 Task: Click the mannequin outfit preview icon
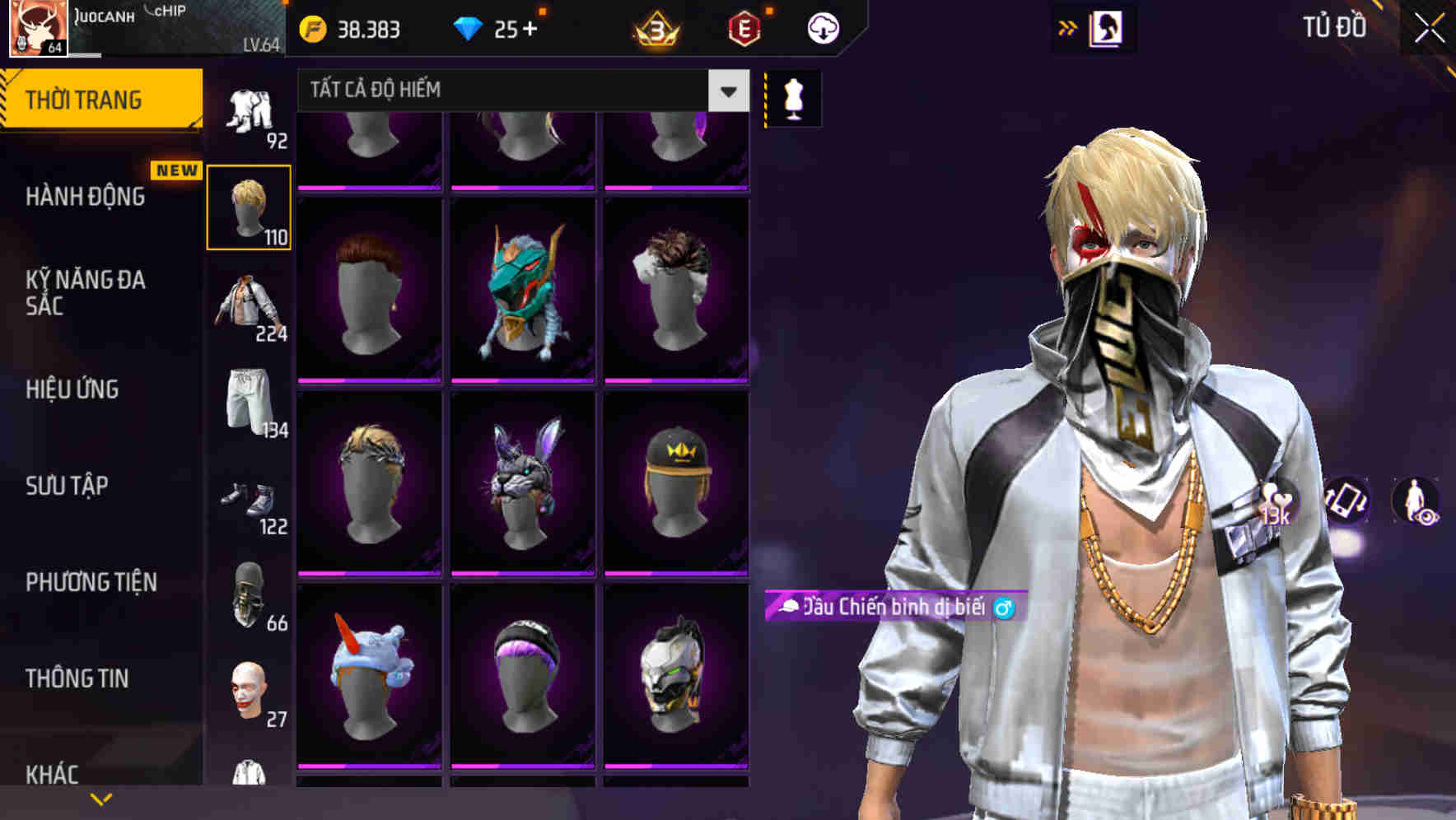(792, 97)
